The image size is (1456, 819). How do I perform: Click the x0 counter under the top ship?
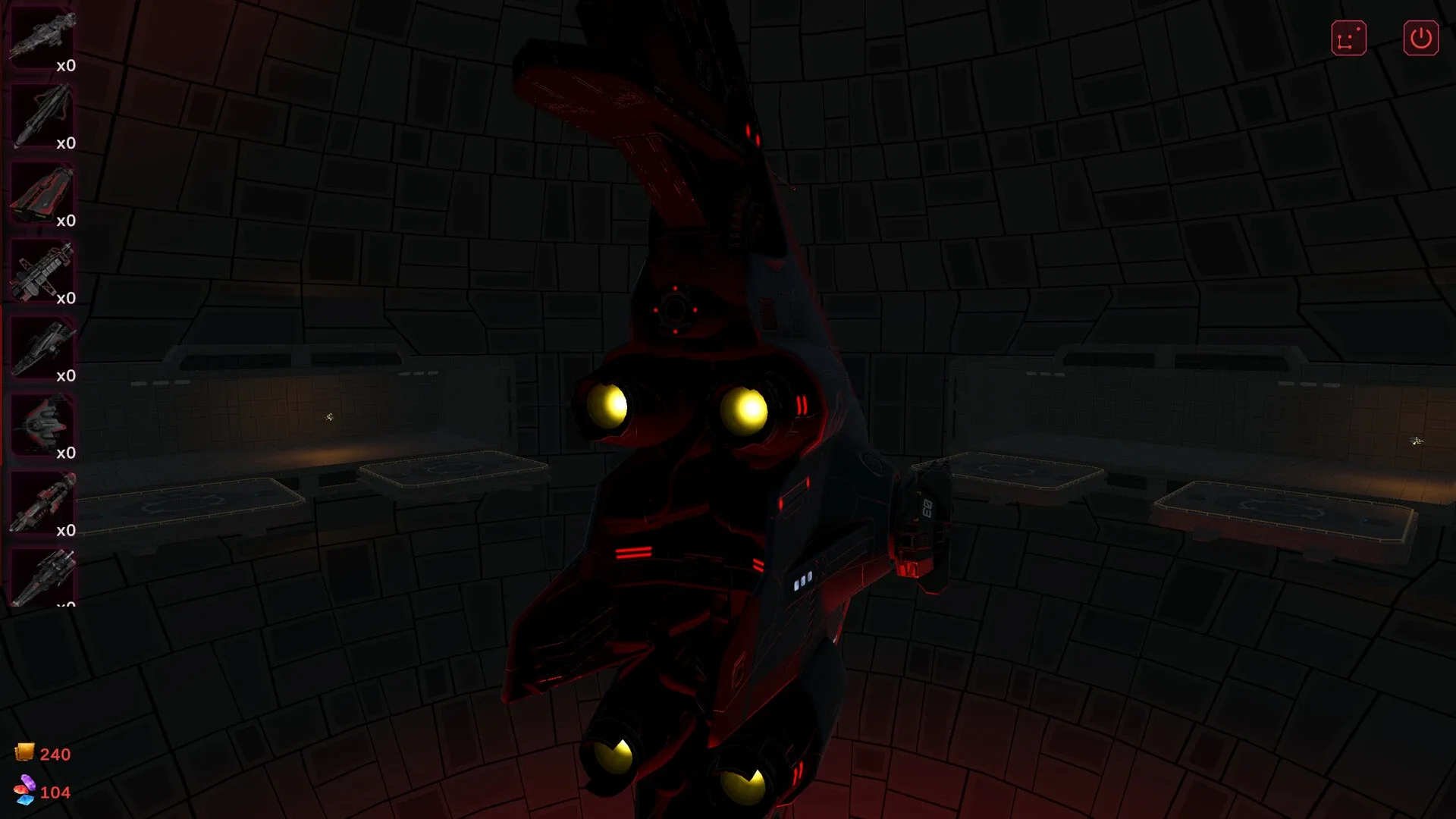click(67, 66)
